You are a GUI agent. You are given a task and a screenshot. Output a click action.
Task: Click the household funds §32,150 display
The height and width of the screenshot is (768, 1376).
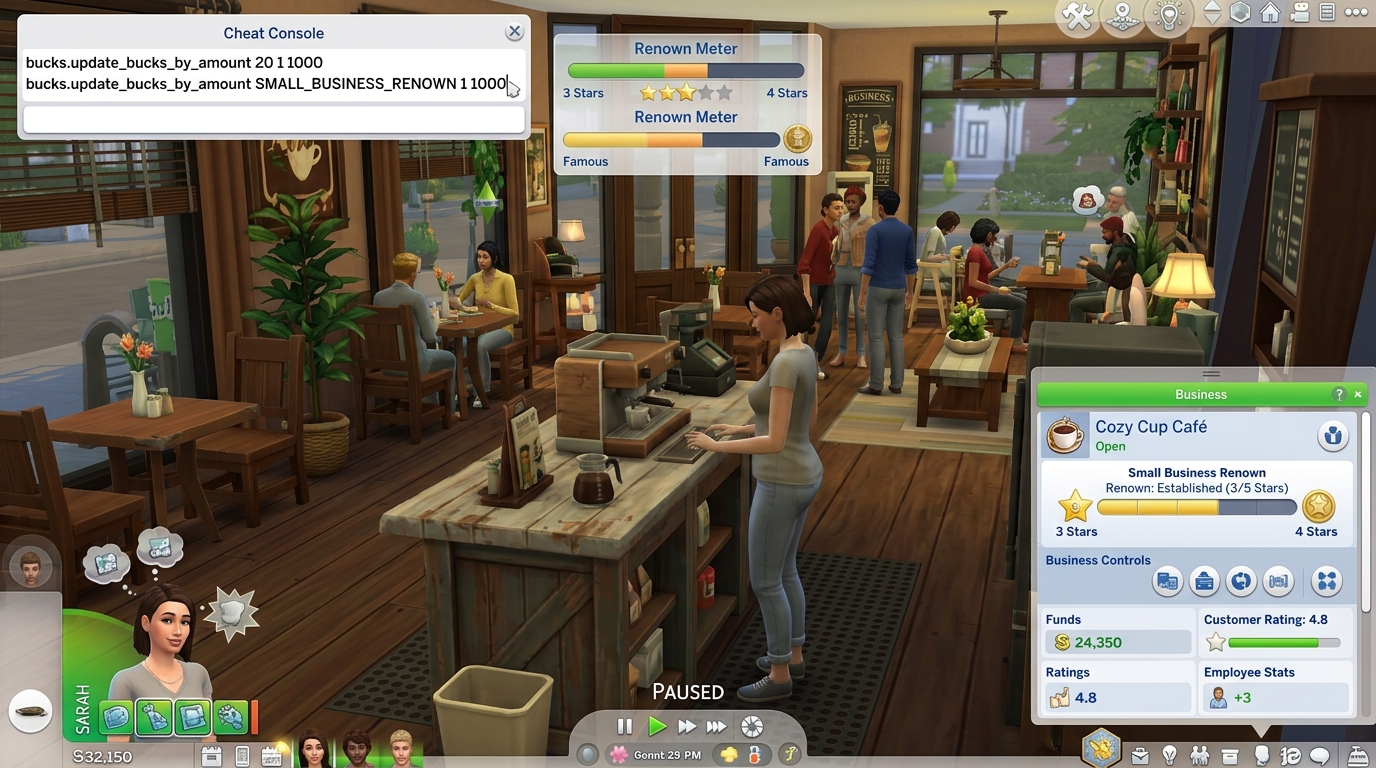pos(102,757)
